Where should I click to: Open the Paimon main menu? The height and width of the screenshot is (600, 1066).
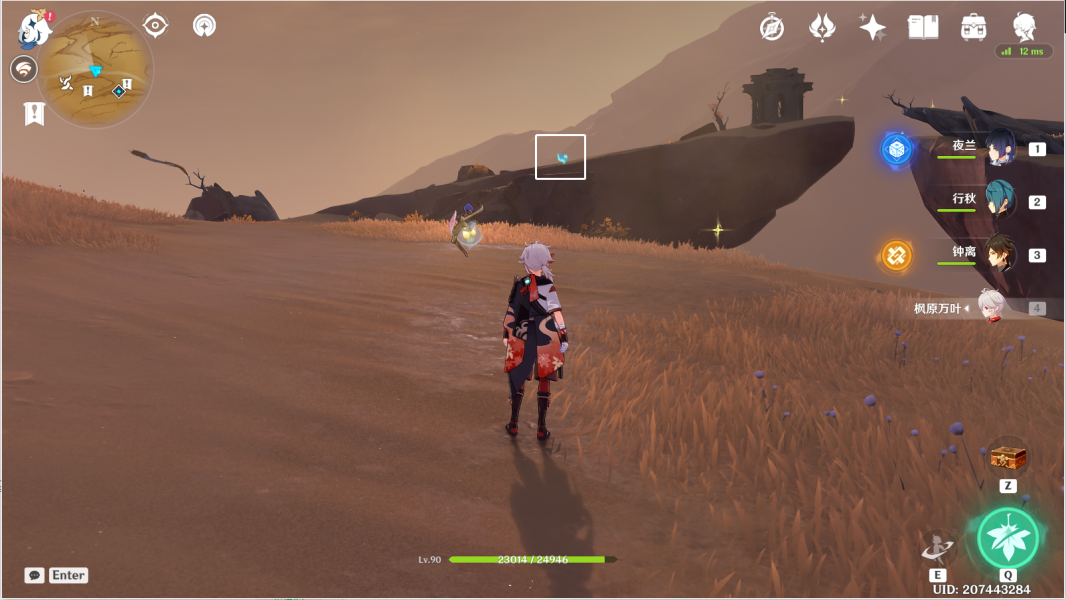pyautogui.click(x=35, y=29)
